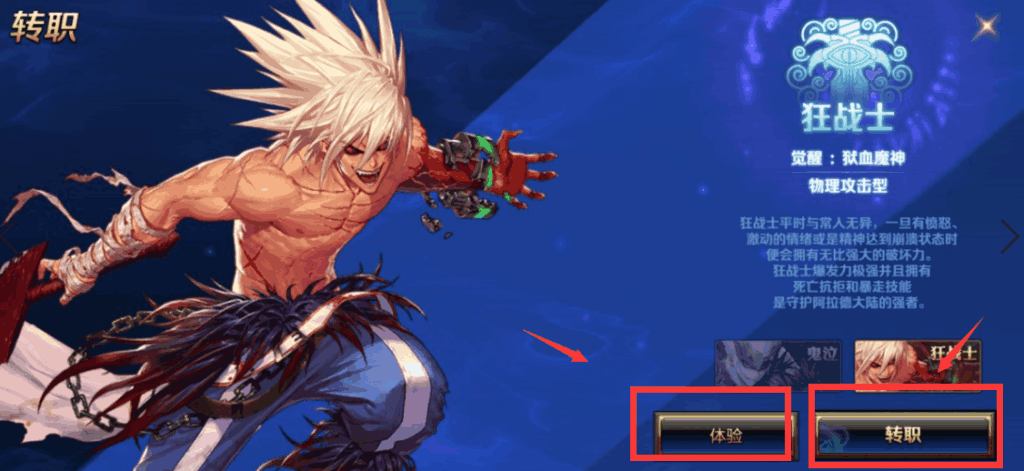
Task: Try the class with the 体验 button
Action: click(x=726, y=436)
